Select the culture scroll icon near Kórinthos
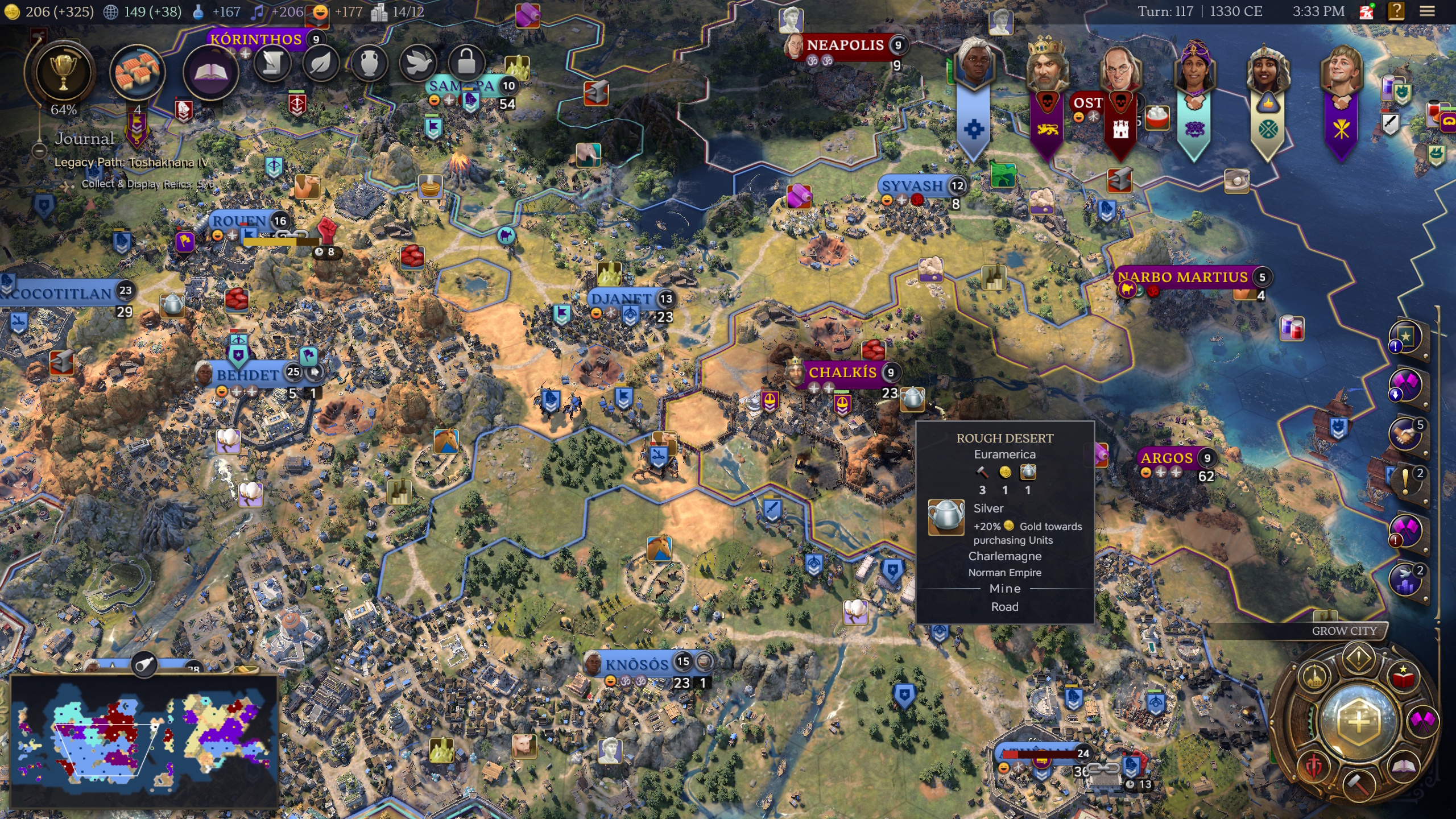The width and height of the screenshot is (1456, 819). pos(274,64)
